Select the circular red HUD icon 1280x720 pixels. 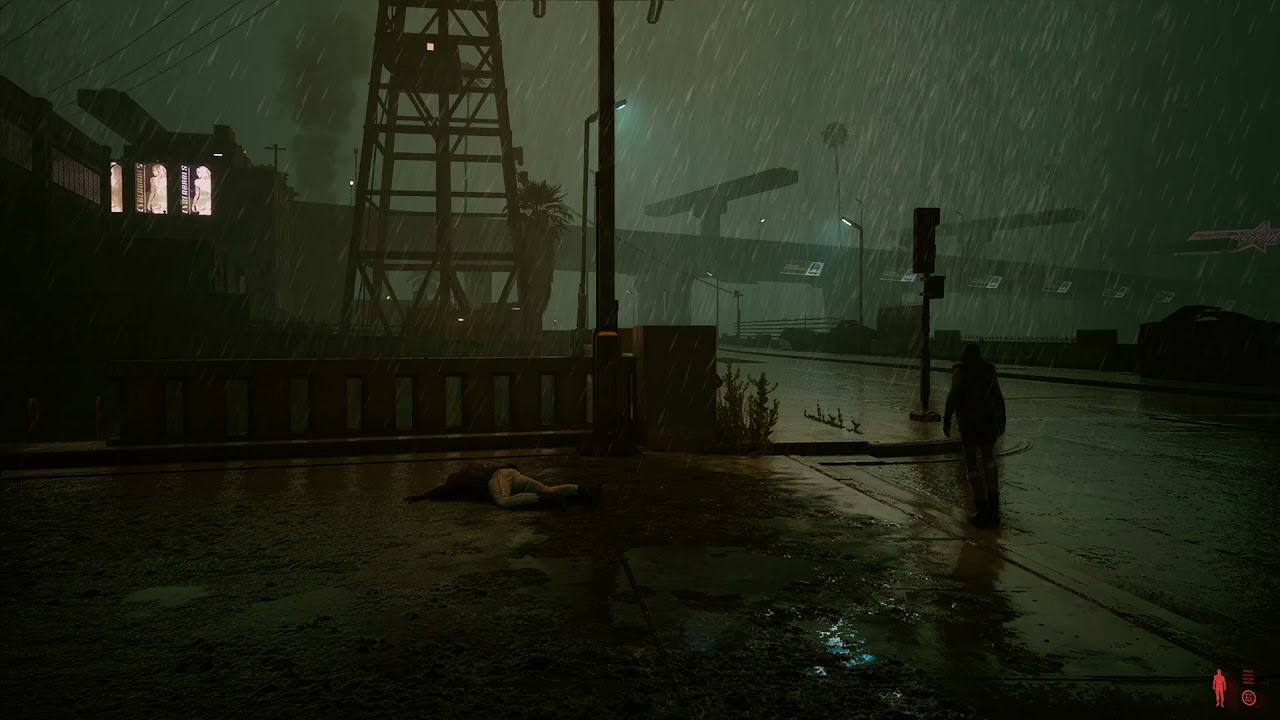[x=1249, y=698]
